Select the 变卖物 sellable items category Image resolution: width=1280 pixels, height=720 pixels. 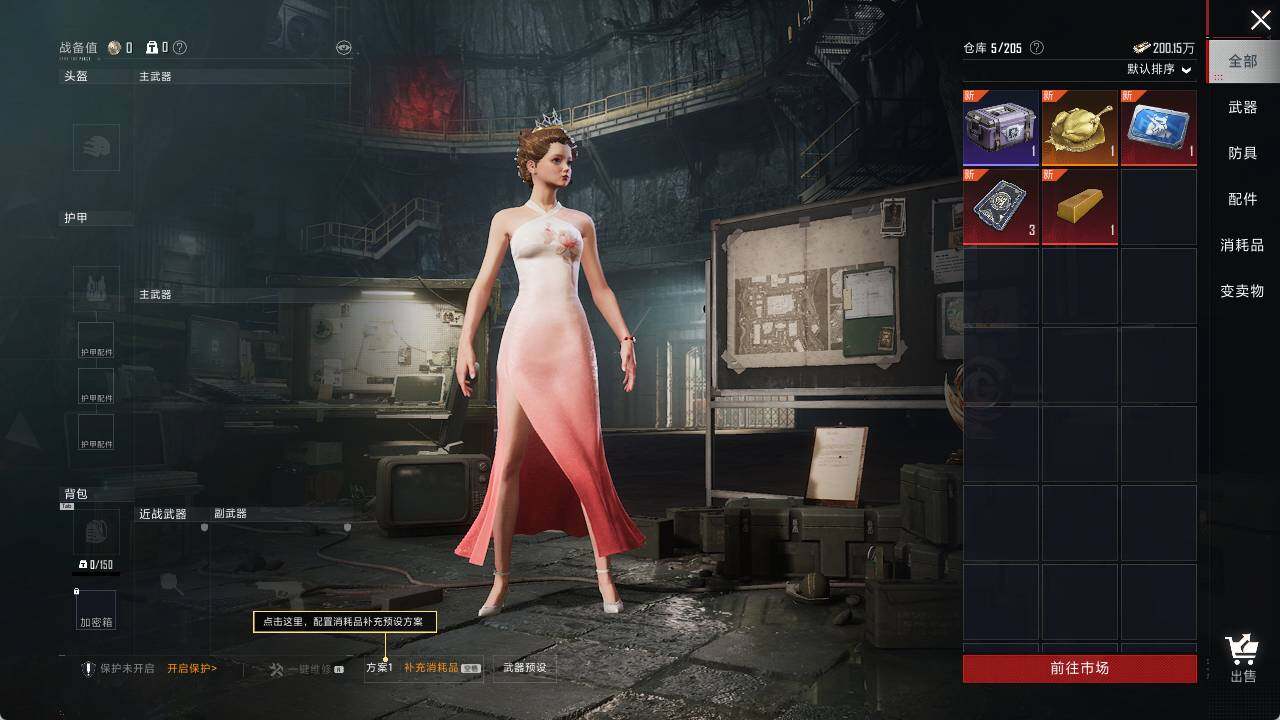tap(1242, 291)
